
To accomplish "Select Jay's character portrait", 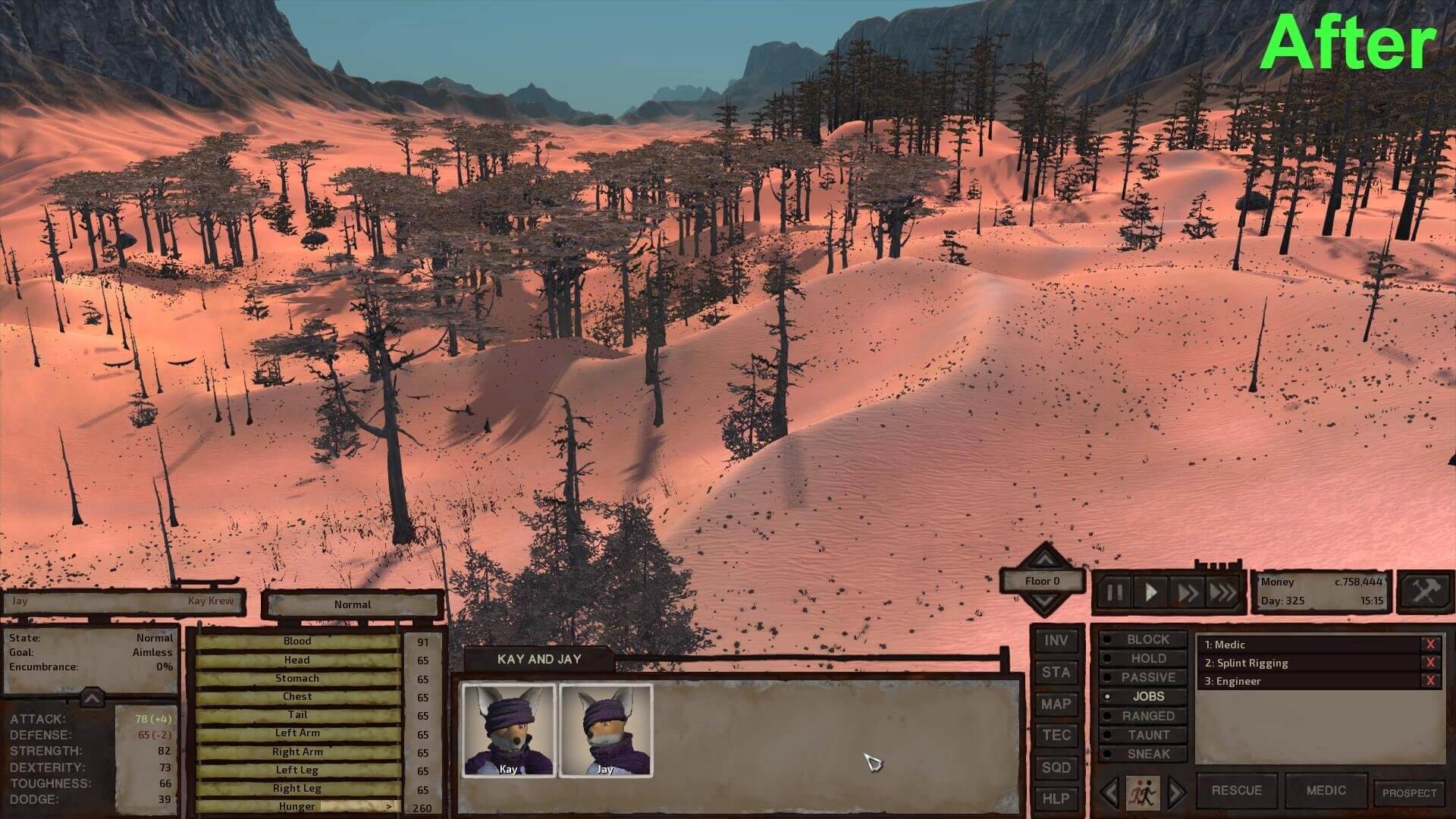I will point(605,730).
